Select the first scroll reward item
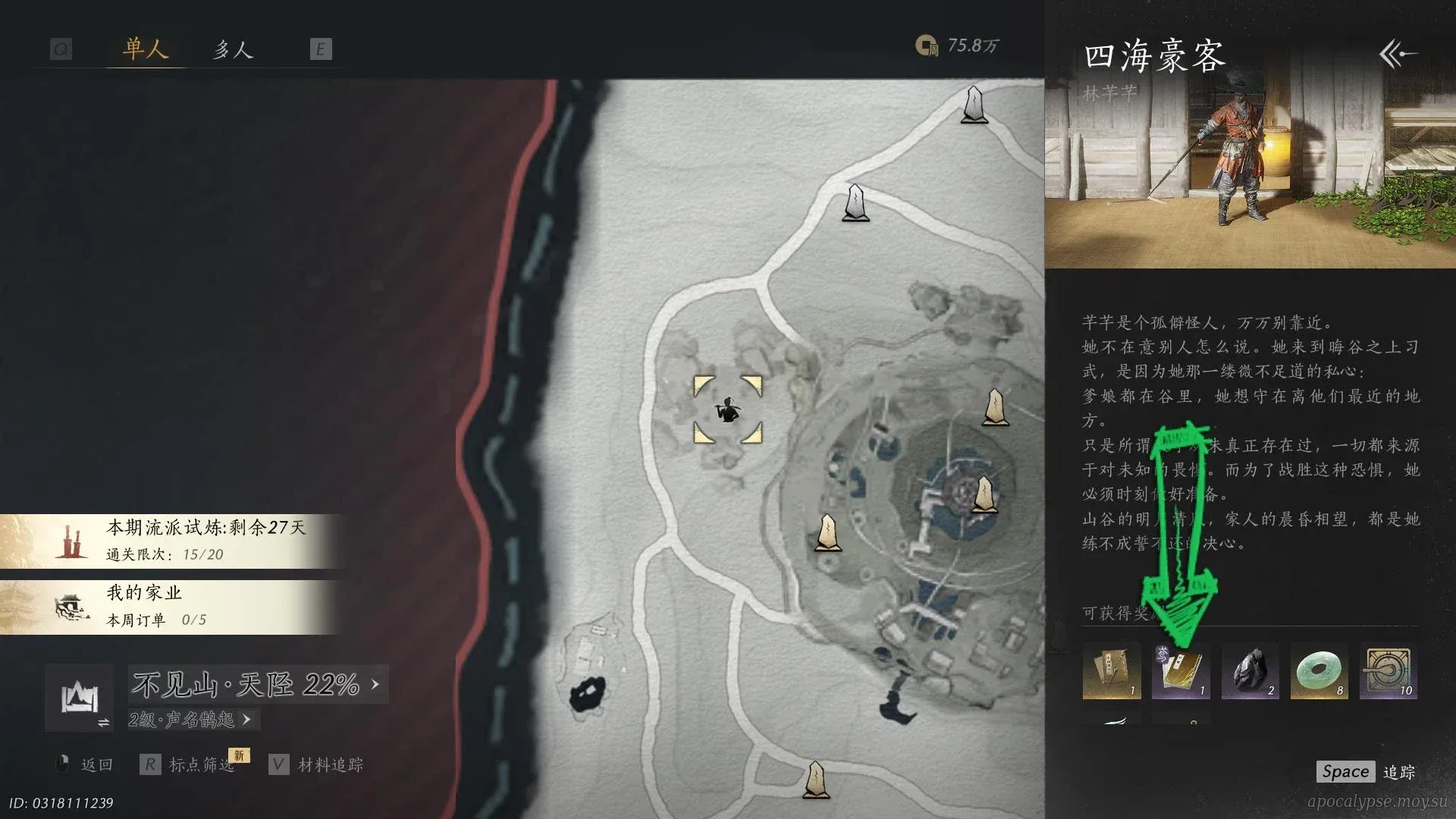 [1111, 671]
